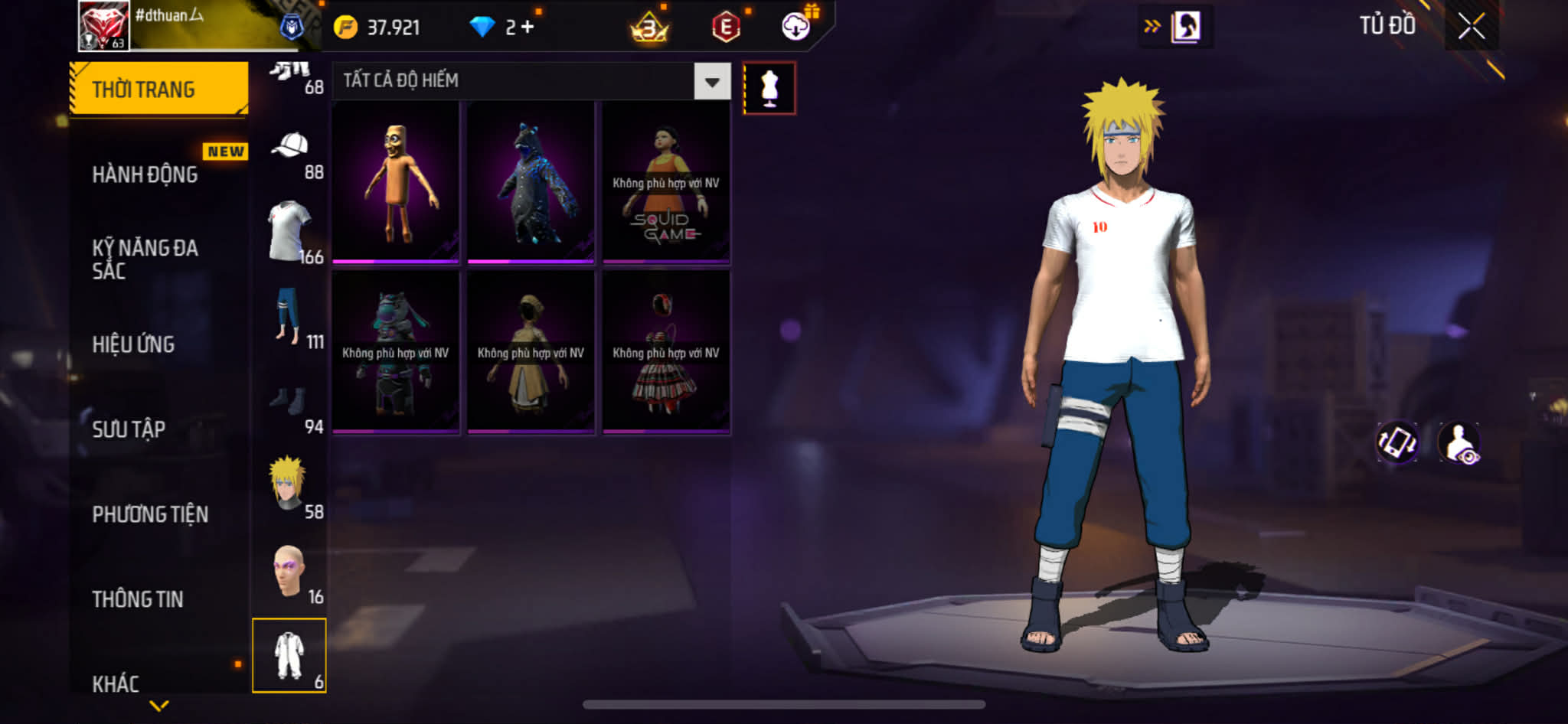This screenshot has height=724, width=1568.
Task: Open the Hành Động tab
Action: (x=145, y=174)
